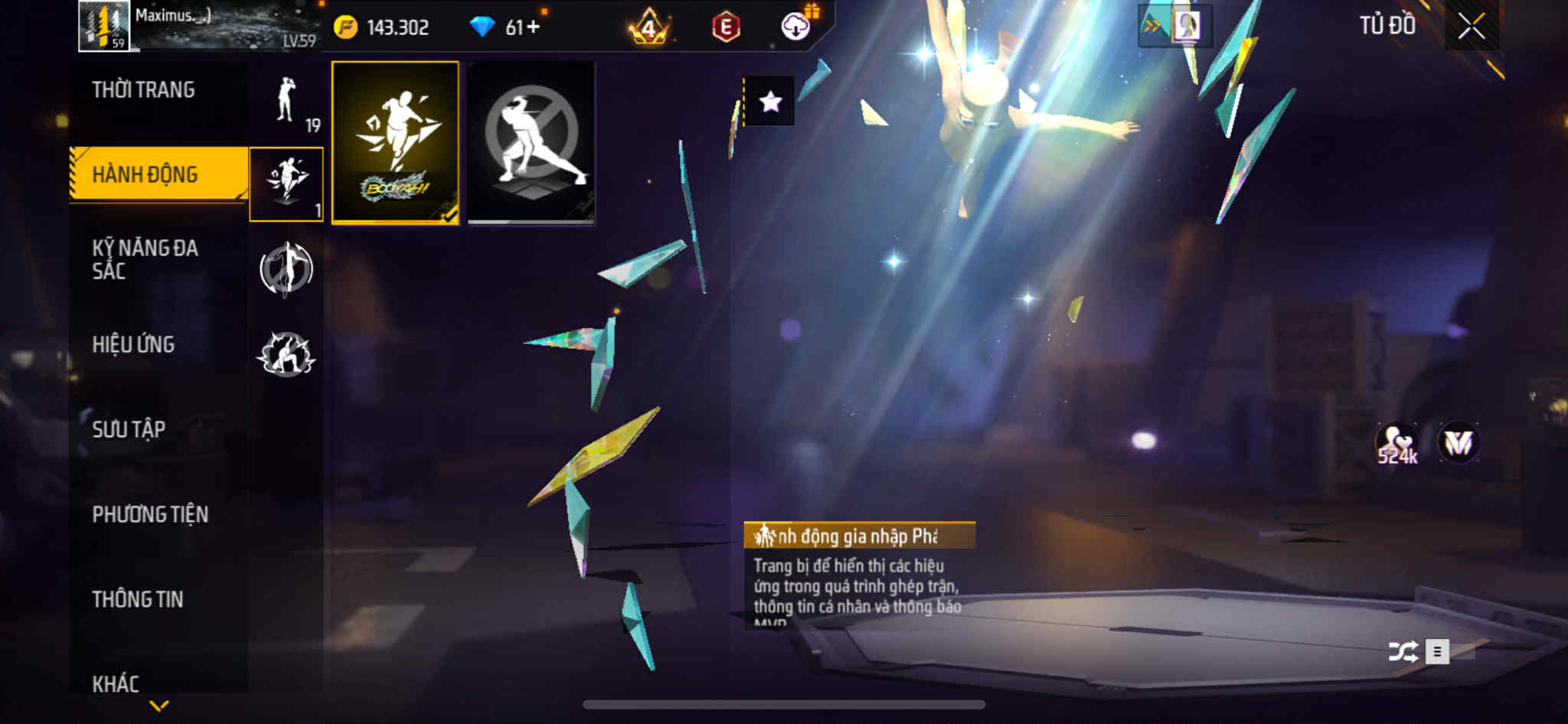1568x724 pixels.
Task: Show the Phương Tiện category
Action: click(x=150, y=514)
